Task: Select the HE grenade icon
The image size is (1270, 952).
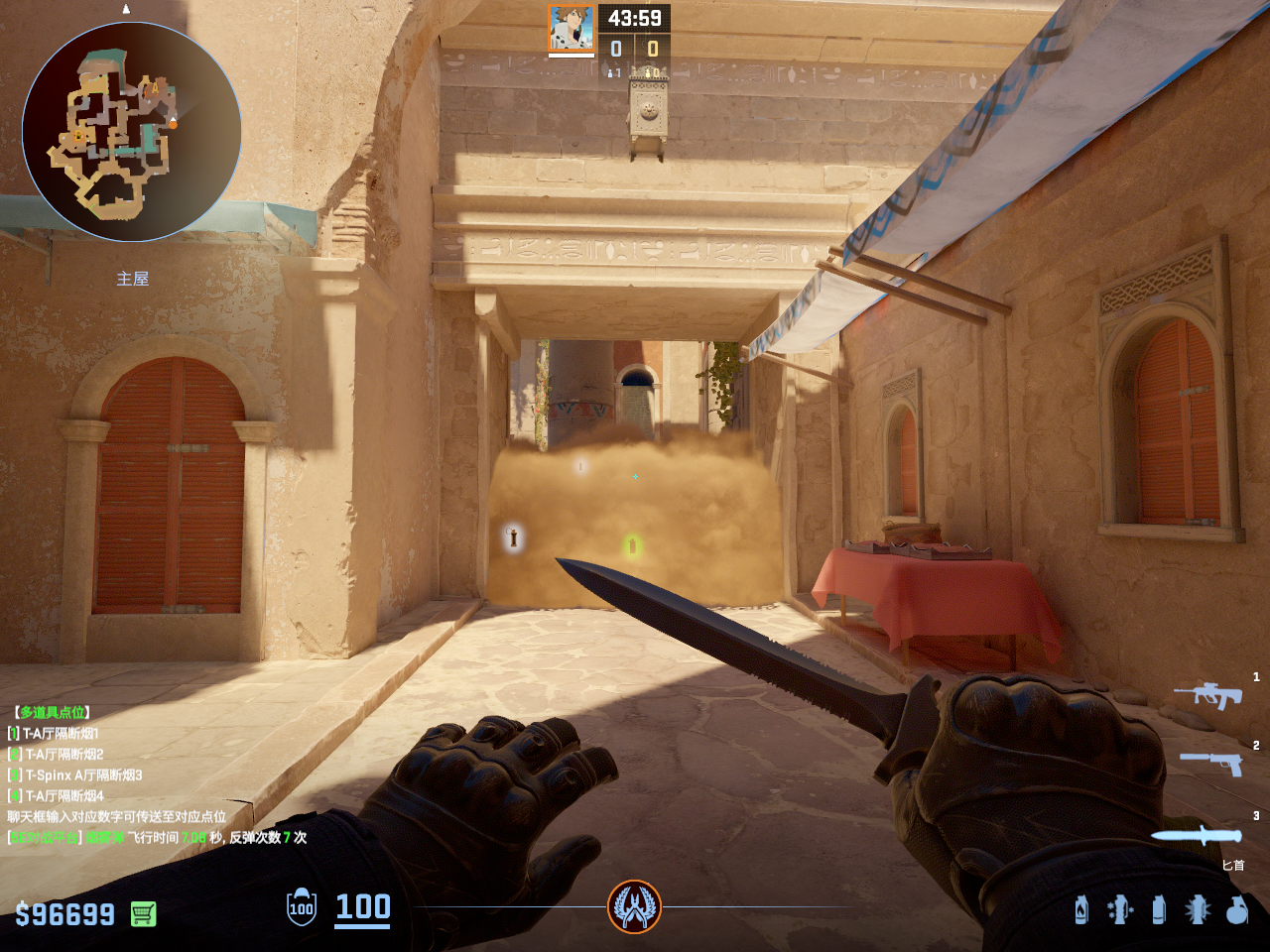Action: point(1236,909)
